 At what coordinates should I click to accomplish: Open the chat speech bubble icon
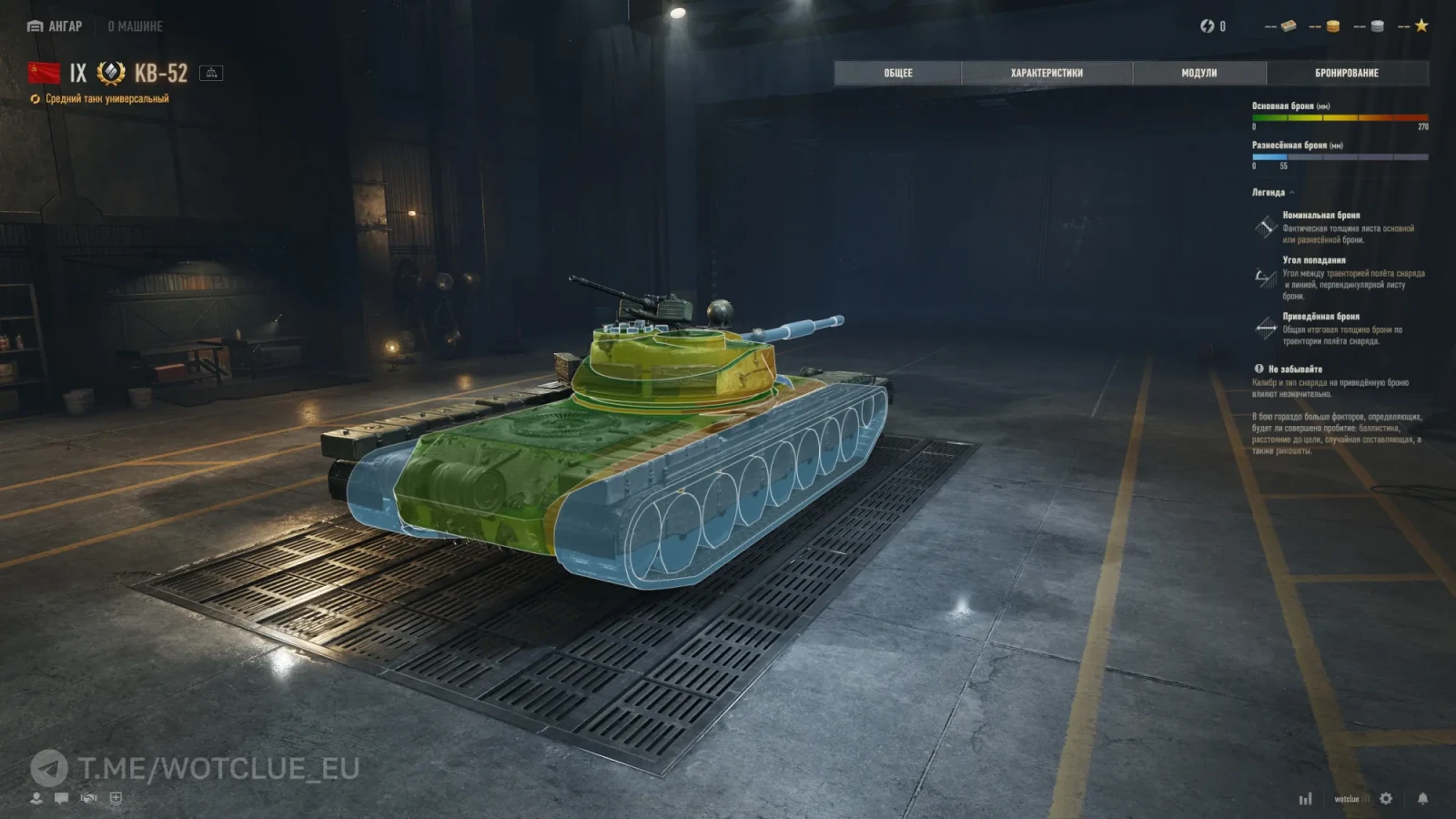[x=61, y=798]
